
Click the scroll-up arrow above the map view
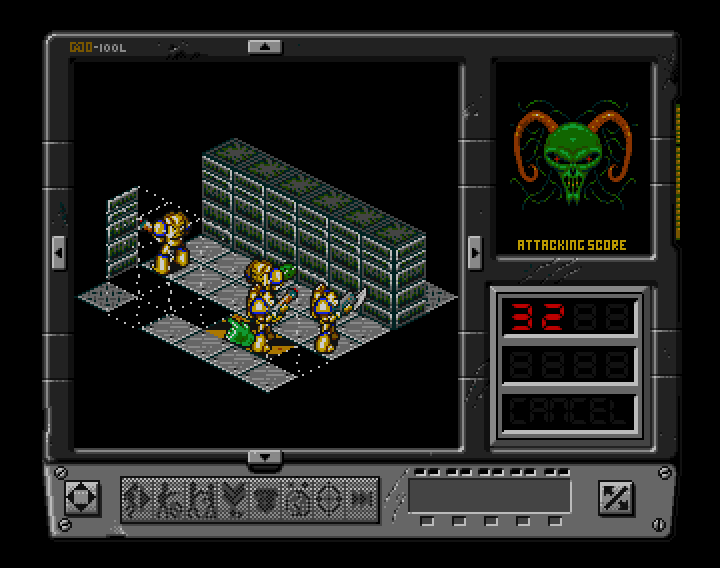point(265,46)
